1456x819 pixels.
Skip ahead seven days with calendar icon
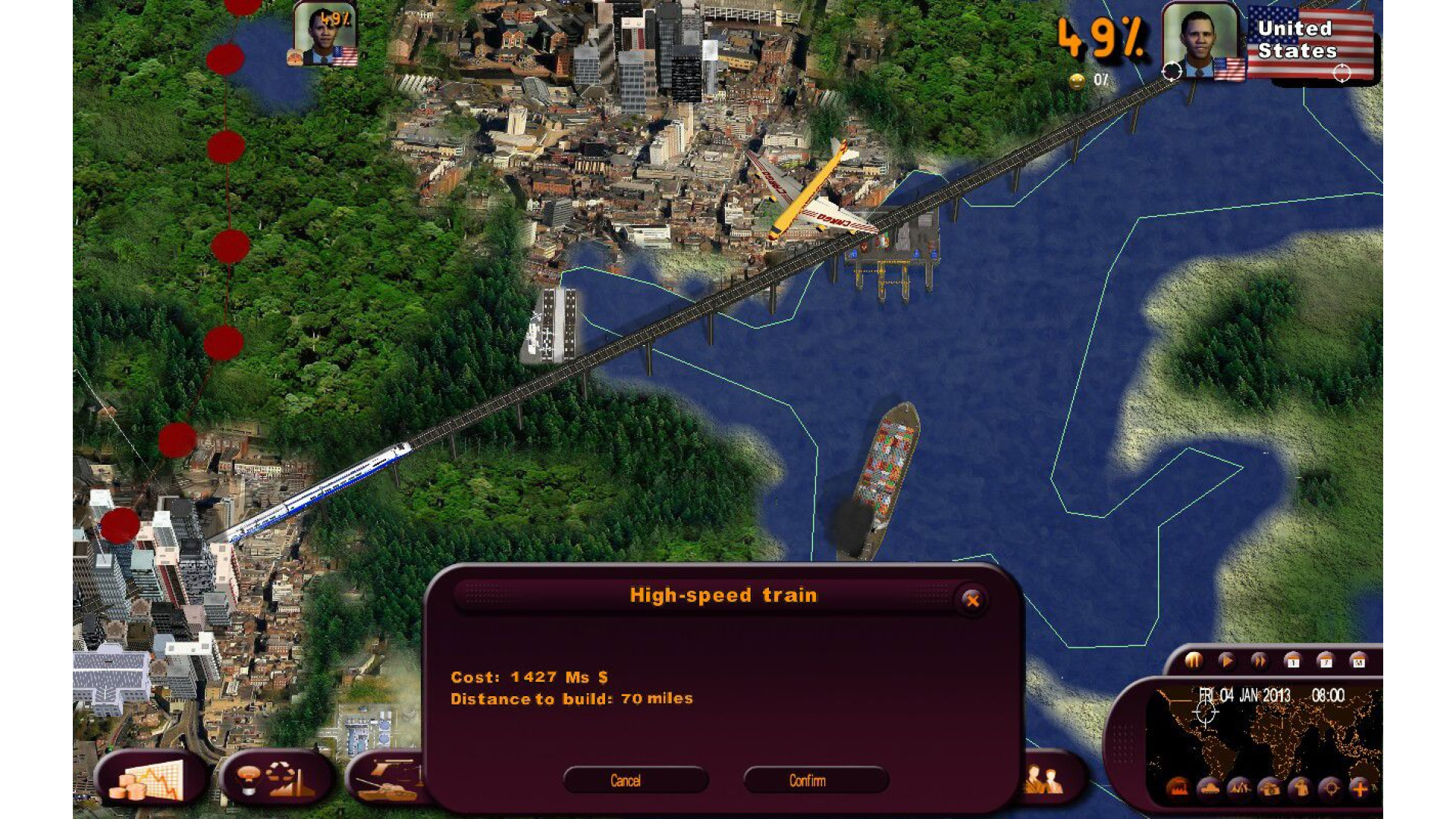[x=1325, y=661]
